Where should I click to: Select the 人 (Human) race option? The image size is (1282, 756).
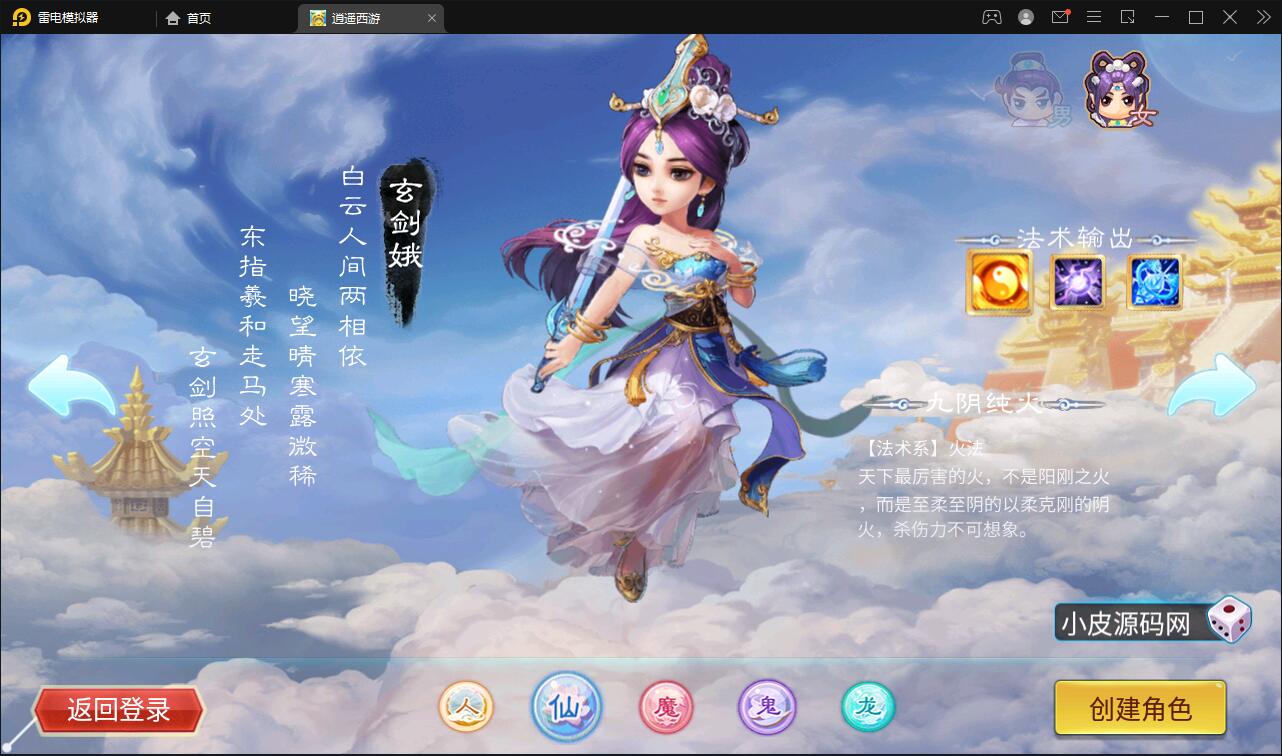(466, 707)
